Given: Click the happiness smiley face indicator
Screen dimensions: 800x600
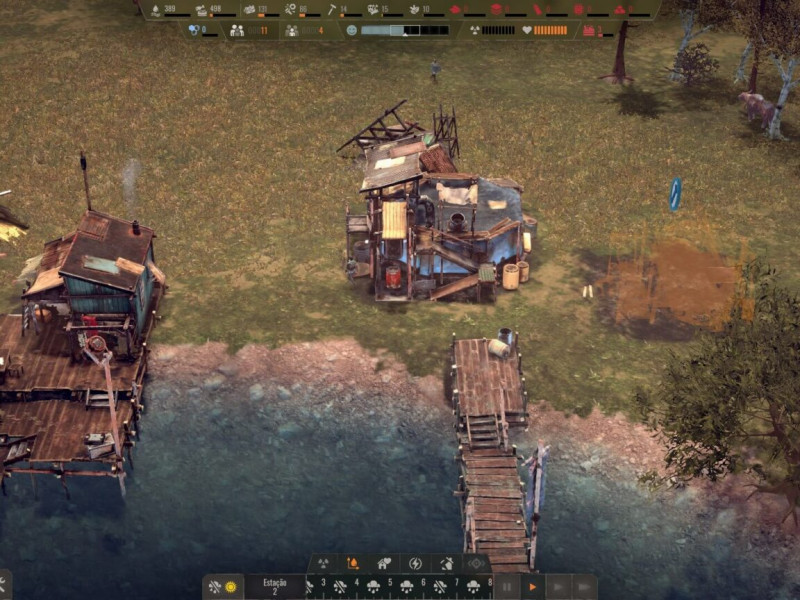Looking at the screenshot, I should (351, 30).
